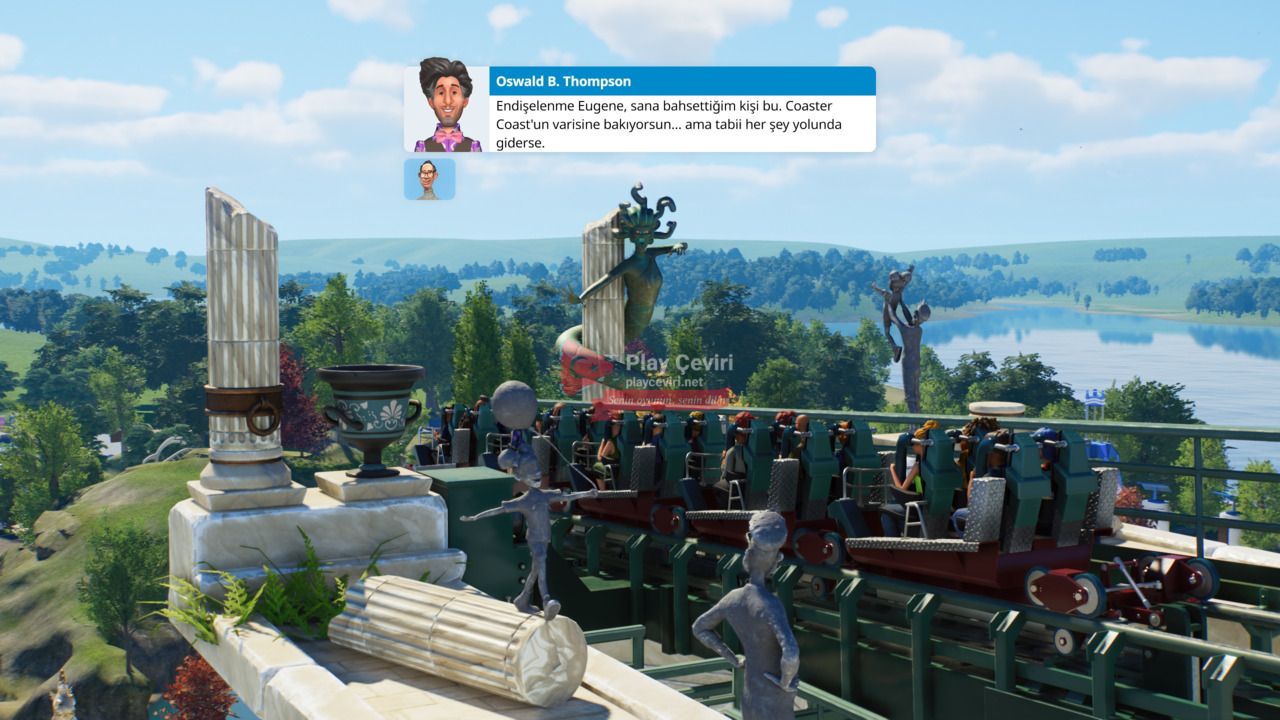The image size is (1280, 720).
Task: Select Oswald B. Thompson's large portrait
Action: coord(447,109)
